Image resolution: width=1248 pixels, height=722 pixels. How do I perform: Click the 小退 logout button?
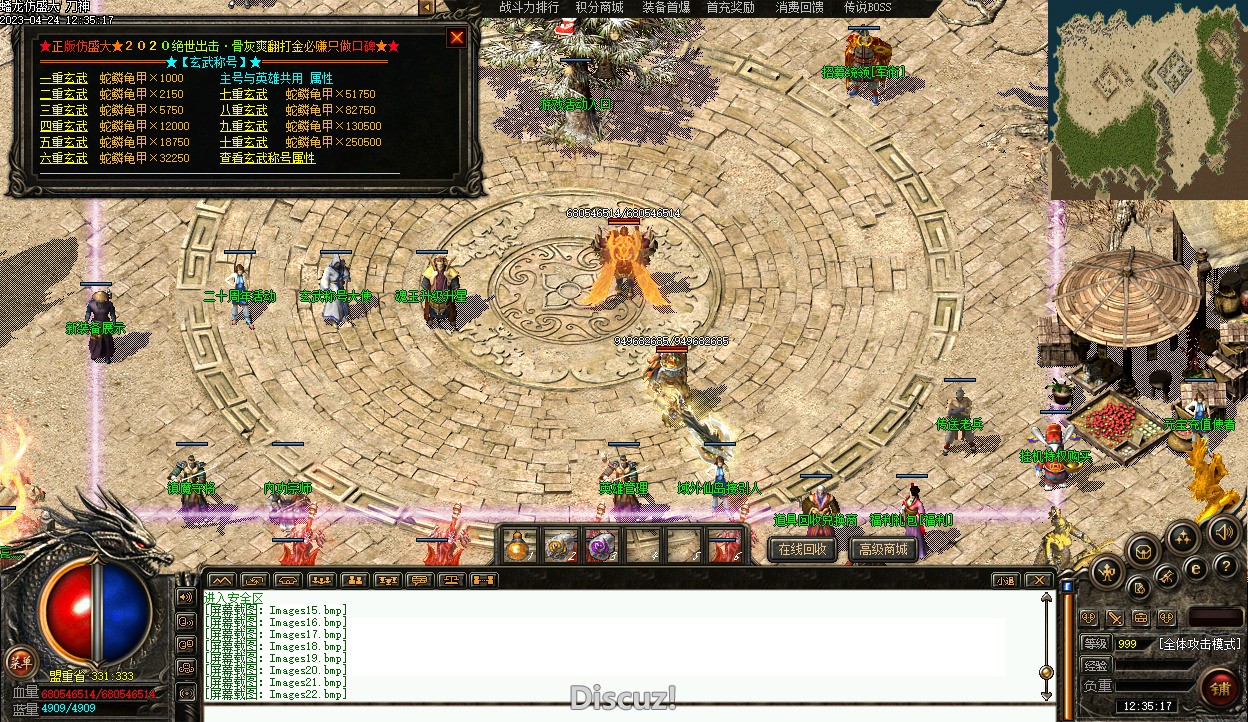1005,580
